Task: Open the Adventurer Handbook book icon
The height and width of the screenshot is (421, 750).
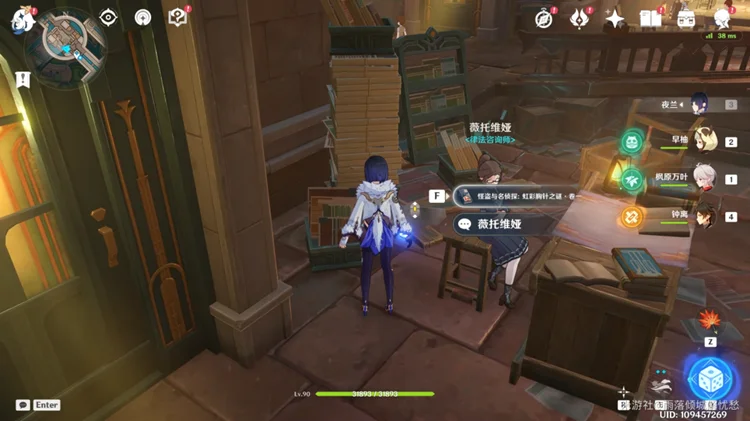Action: coord(651,18)
